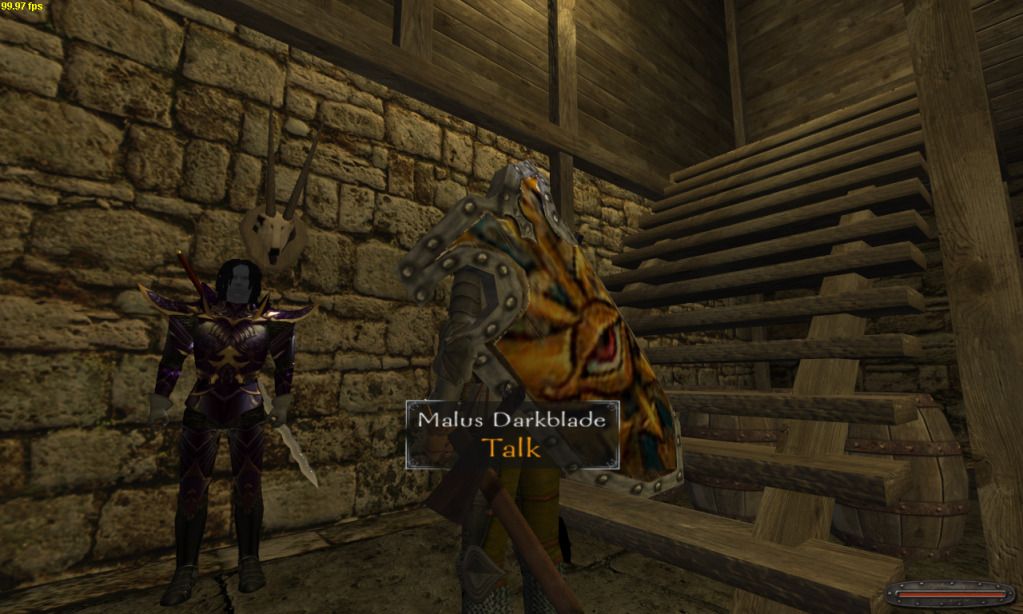Choose Talk on the Malus Darkblade prompt
This screenshot has width=1023, height=614.
pos(511,447)
